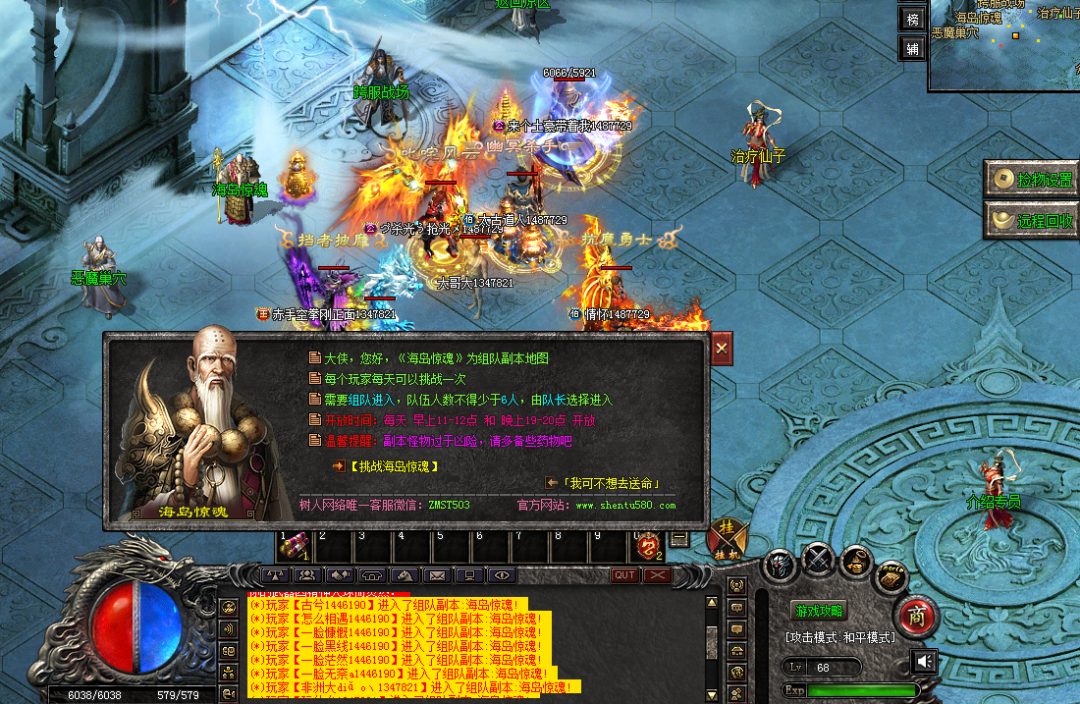This screenshot has height=704, width=1080.
Task: Open the 远程回收 remote recycle button
Action: [1032, 220]
